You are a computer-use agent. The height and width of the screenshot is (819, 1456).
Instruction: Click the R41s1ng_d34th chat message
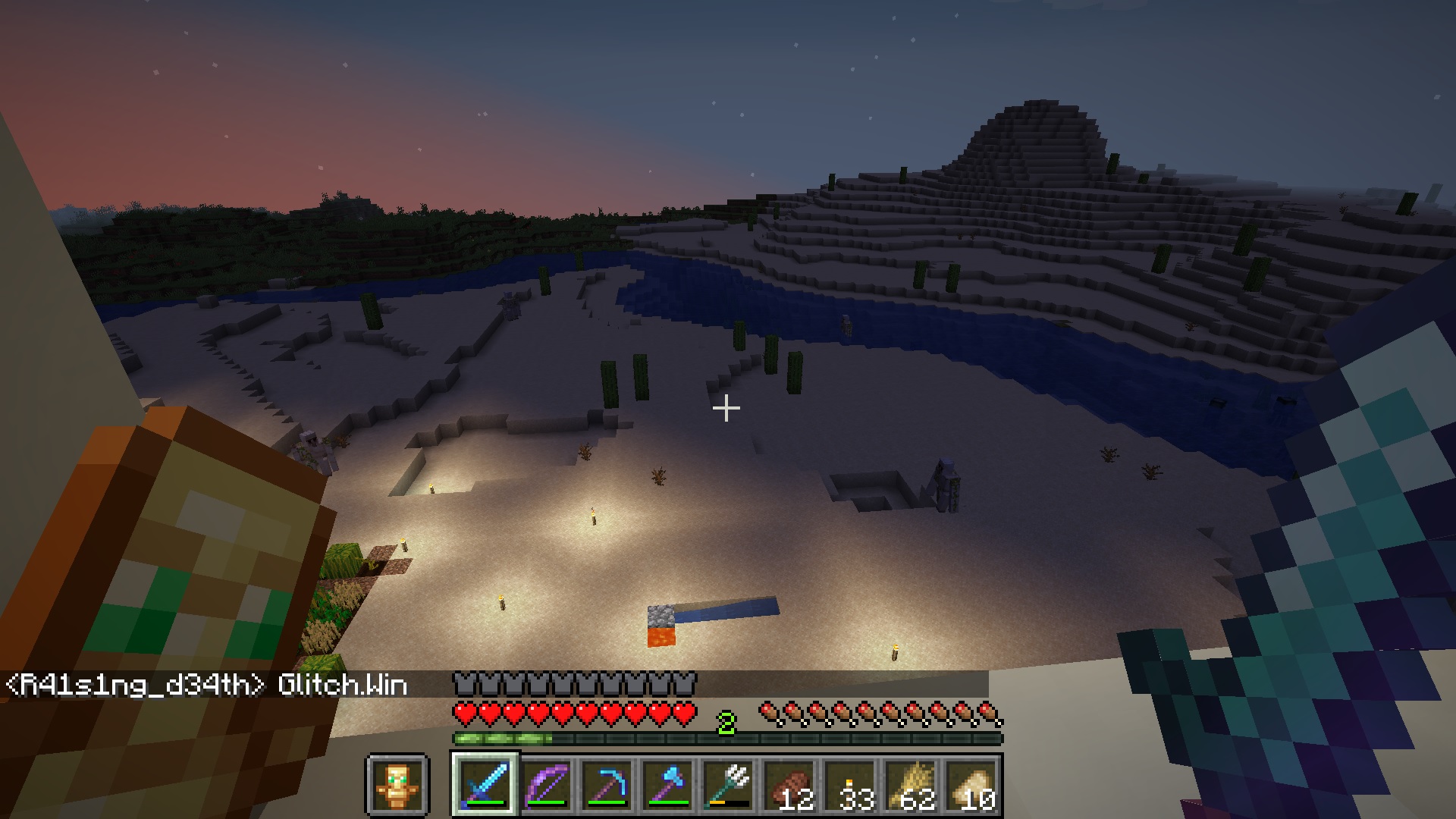click(x=206, y=686)
